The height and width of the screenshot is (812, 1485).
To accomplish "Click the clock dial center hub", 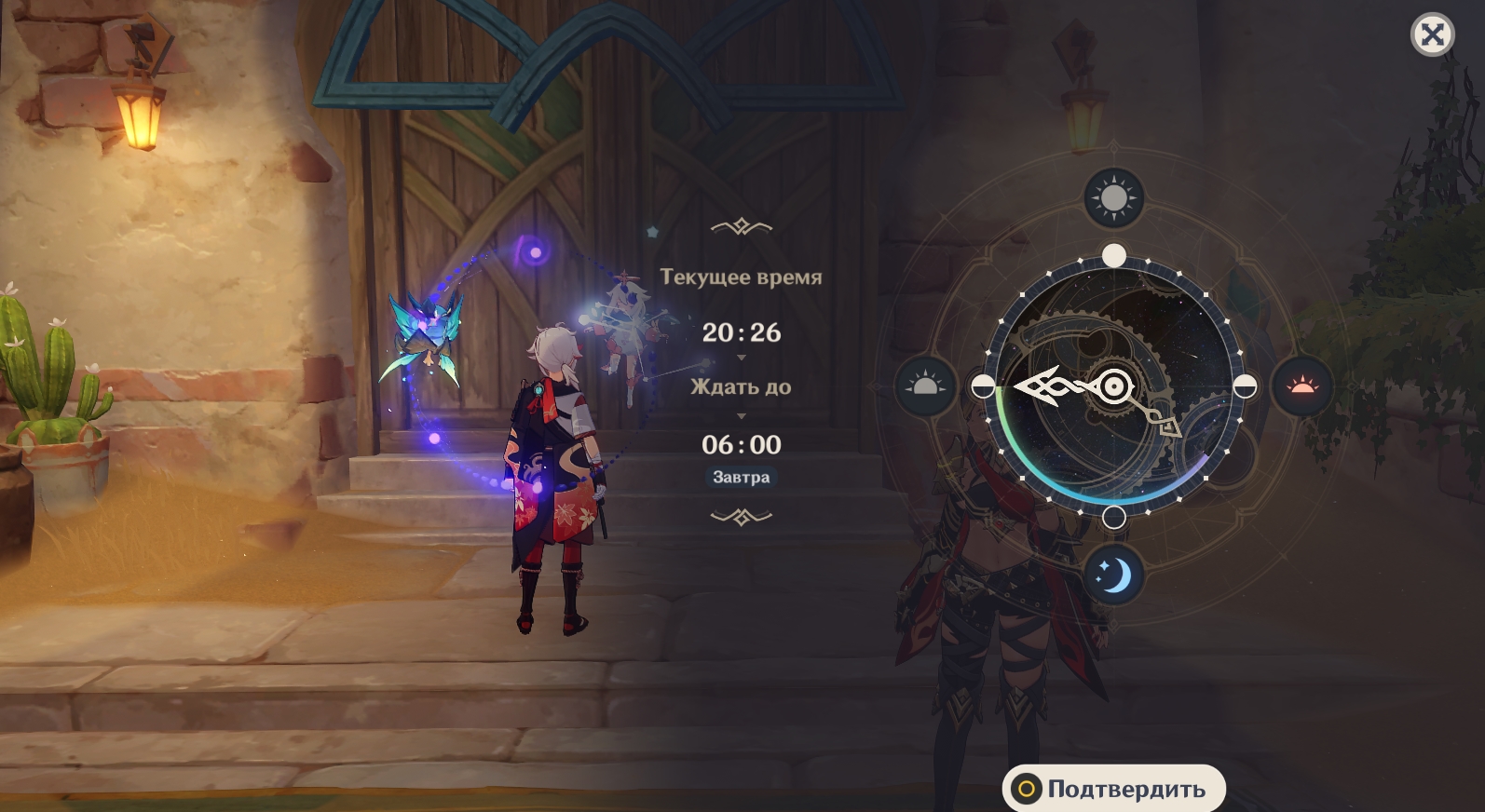I will [1114, 386].
